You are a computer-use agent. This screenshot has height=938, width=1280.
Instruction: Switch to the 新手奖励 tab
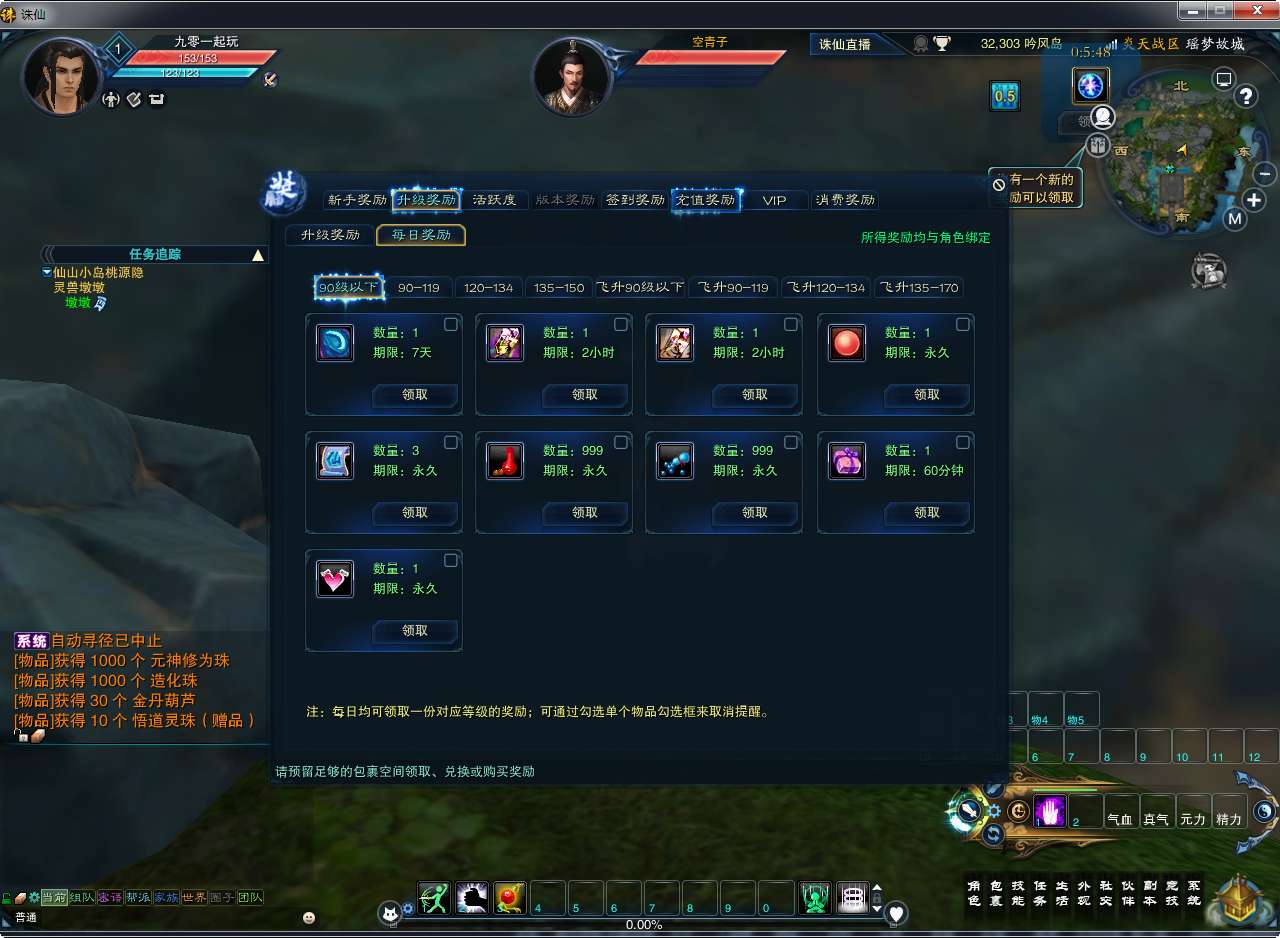(357, 200)
